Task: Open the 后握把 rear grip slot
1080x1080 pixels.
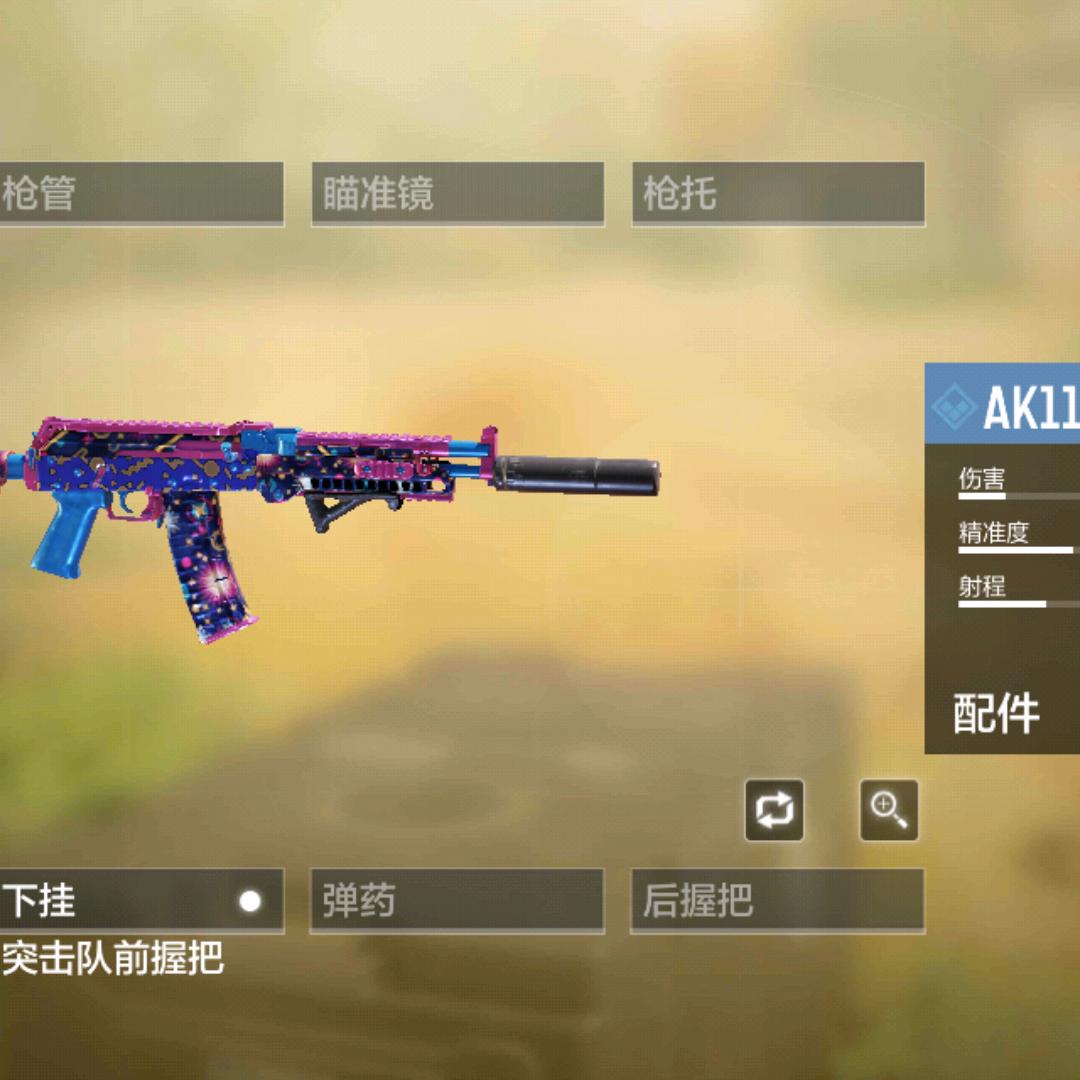Action: 777,901
